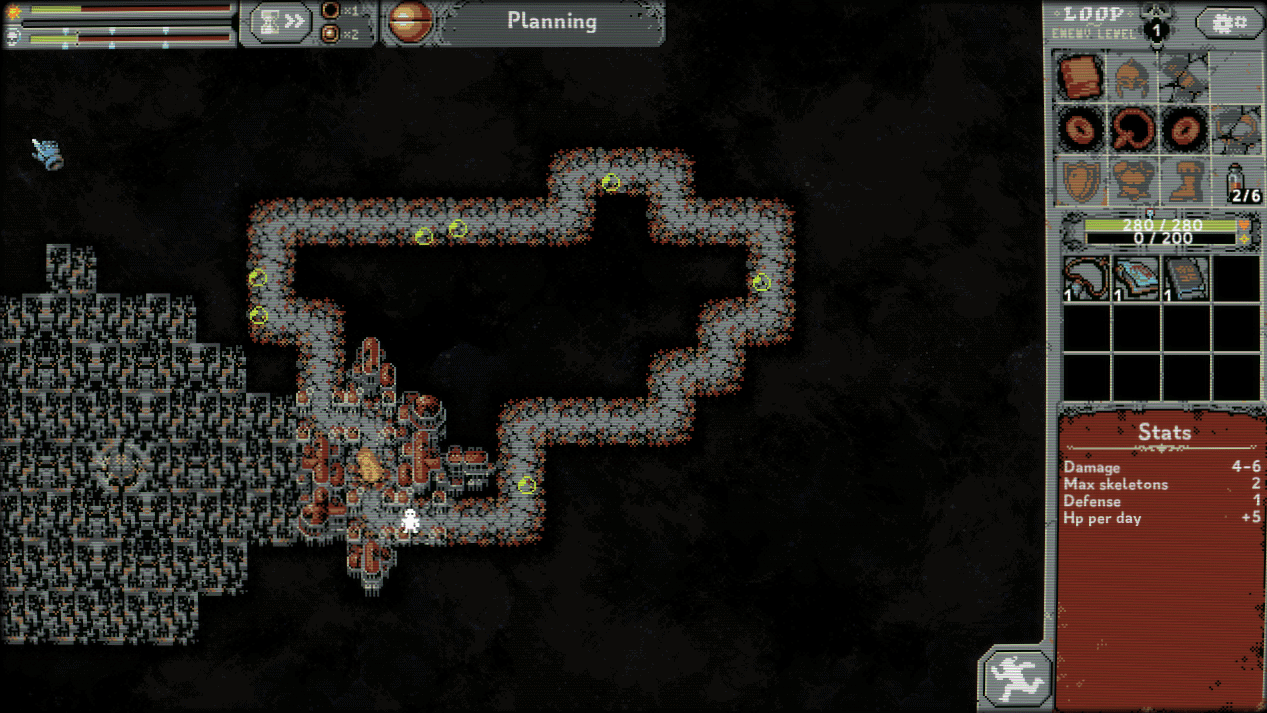This screenshot has width=1267, height=713.
Task: Click the Planning mode banner
Action: pos(551,21)
